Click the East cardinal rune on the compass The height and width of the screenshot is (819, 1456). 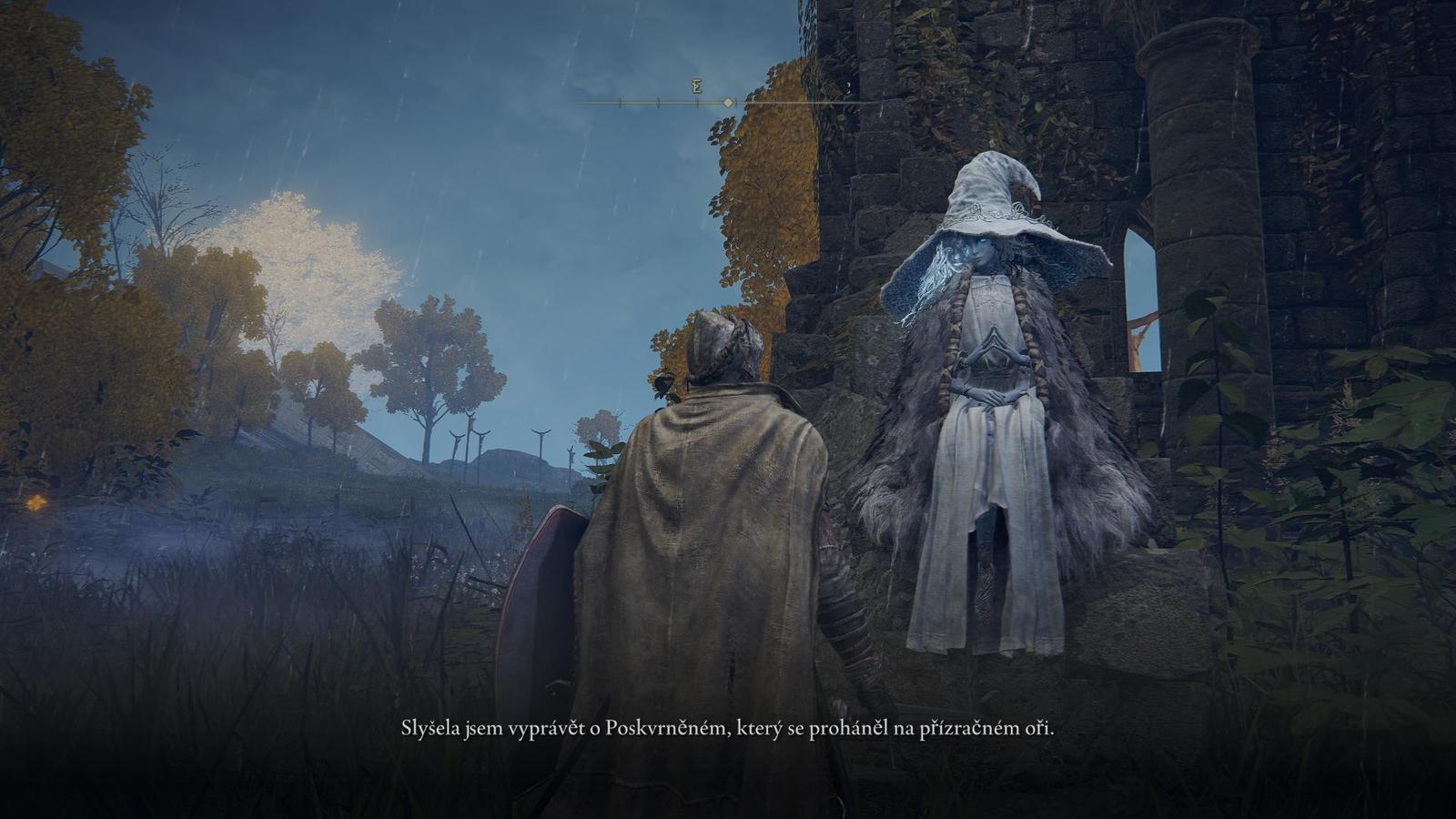[696, 88]
